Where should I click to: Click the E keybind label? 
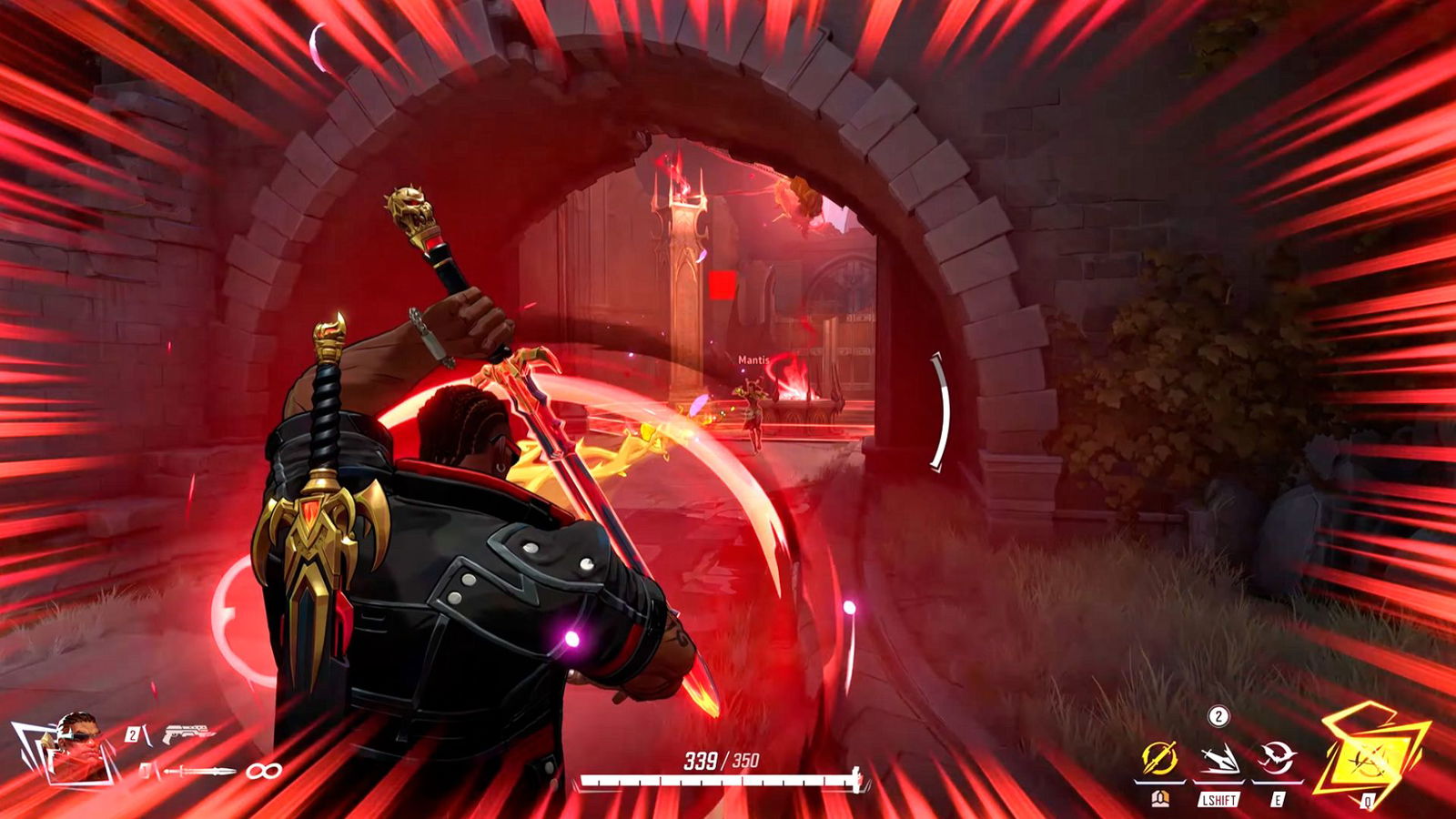click(1278, 800)
